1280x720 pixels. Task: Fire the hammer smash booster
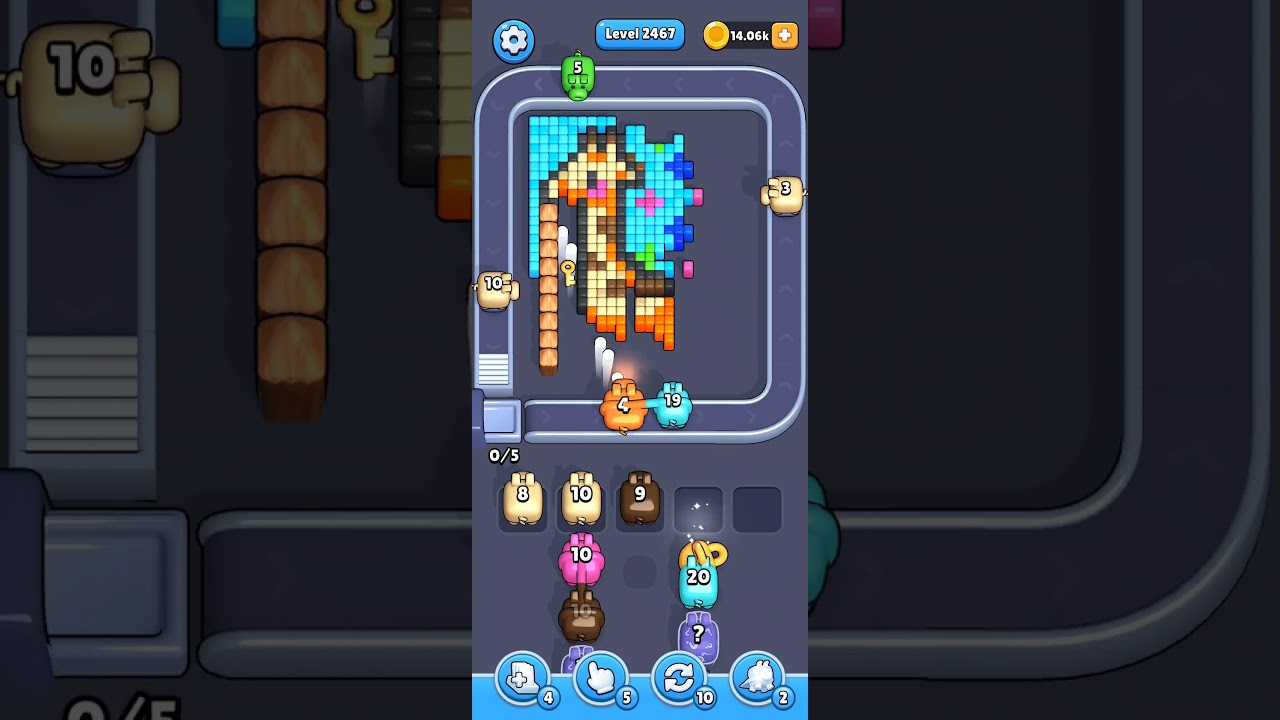coord(759,678)
